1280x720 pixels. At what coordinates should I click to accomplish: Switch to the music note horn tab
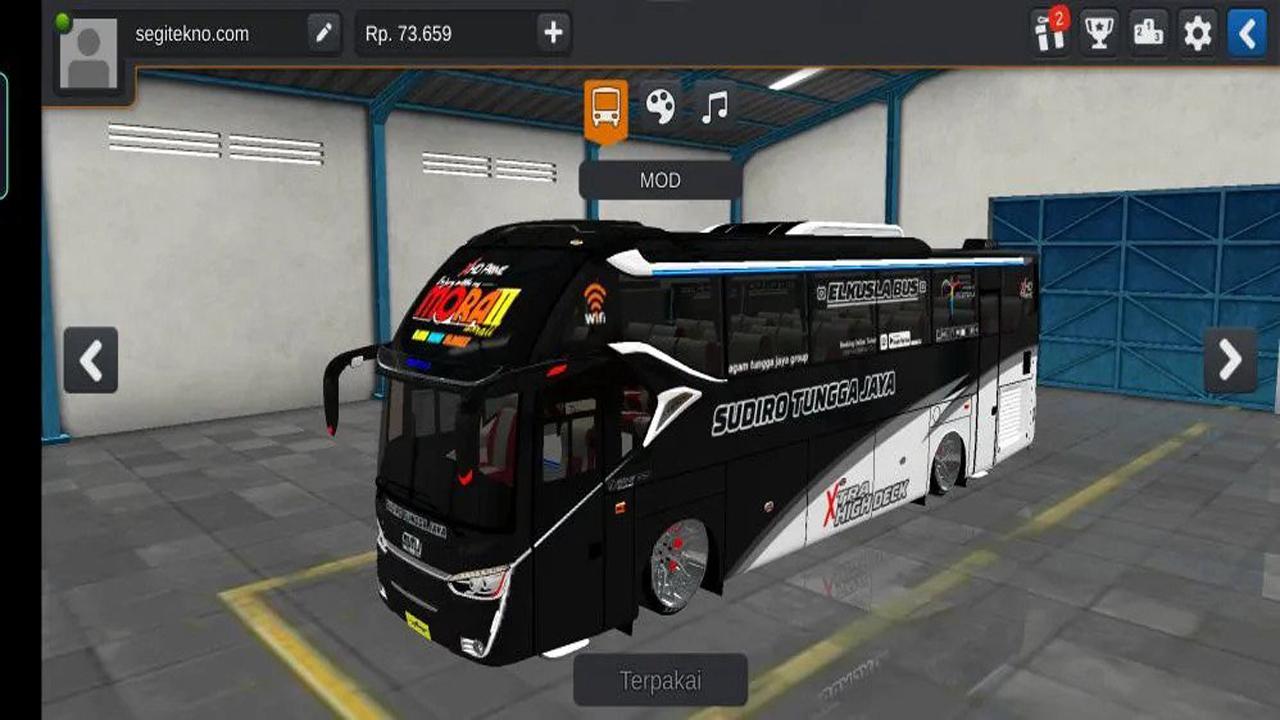click(714, 105)
